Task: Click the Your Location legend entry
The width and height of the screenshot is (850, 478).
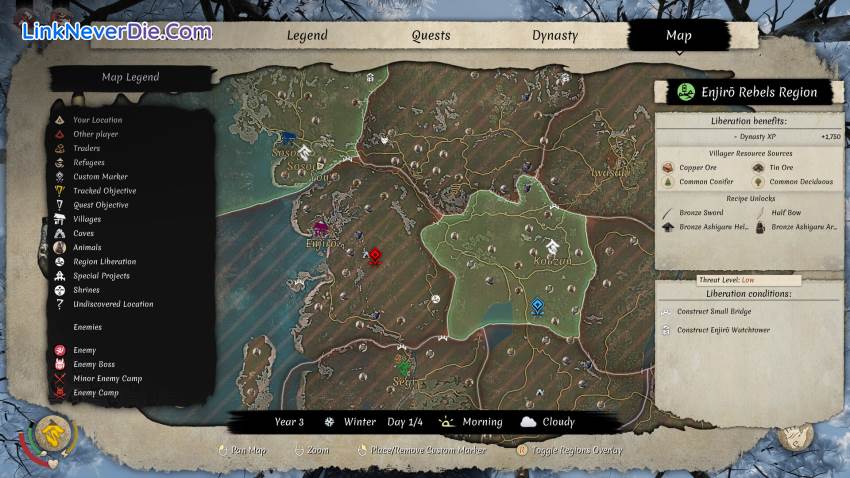Action: (97, 120)
